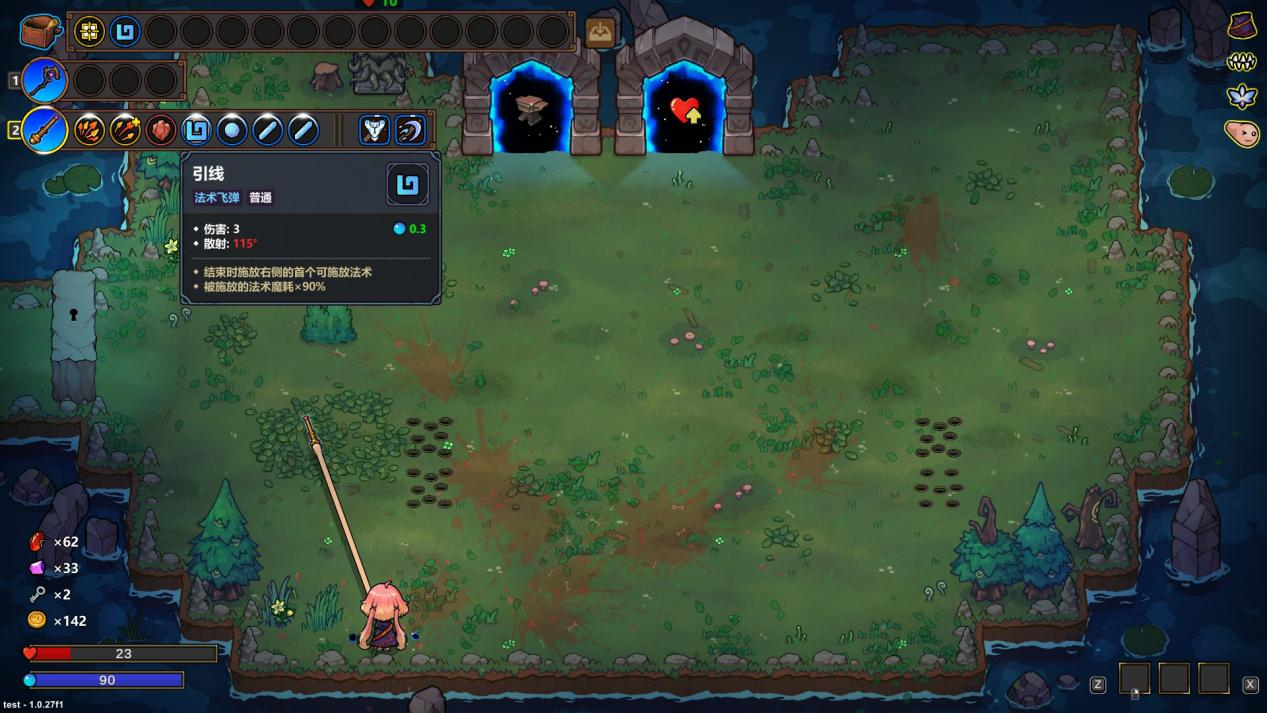Open the backpack chest icon
The image size is (1267, 713).
coord(40,32)
